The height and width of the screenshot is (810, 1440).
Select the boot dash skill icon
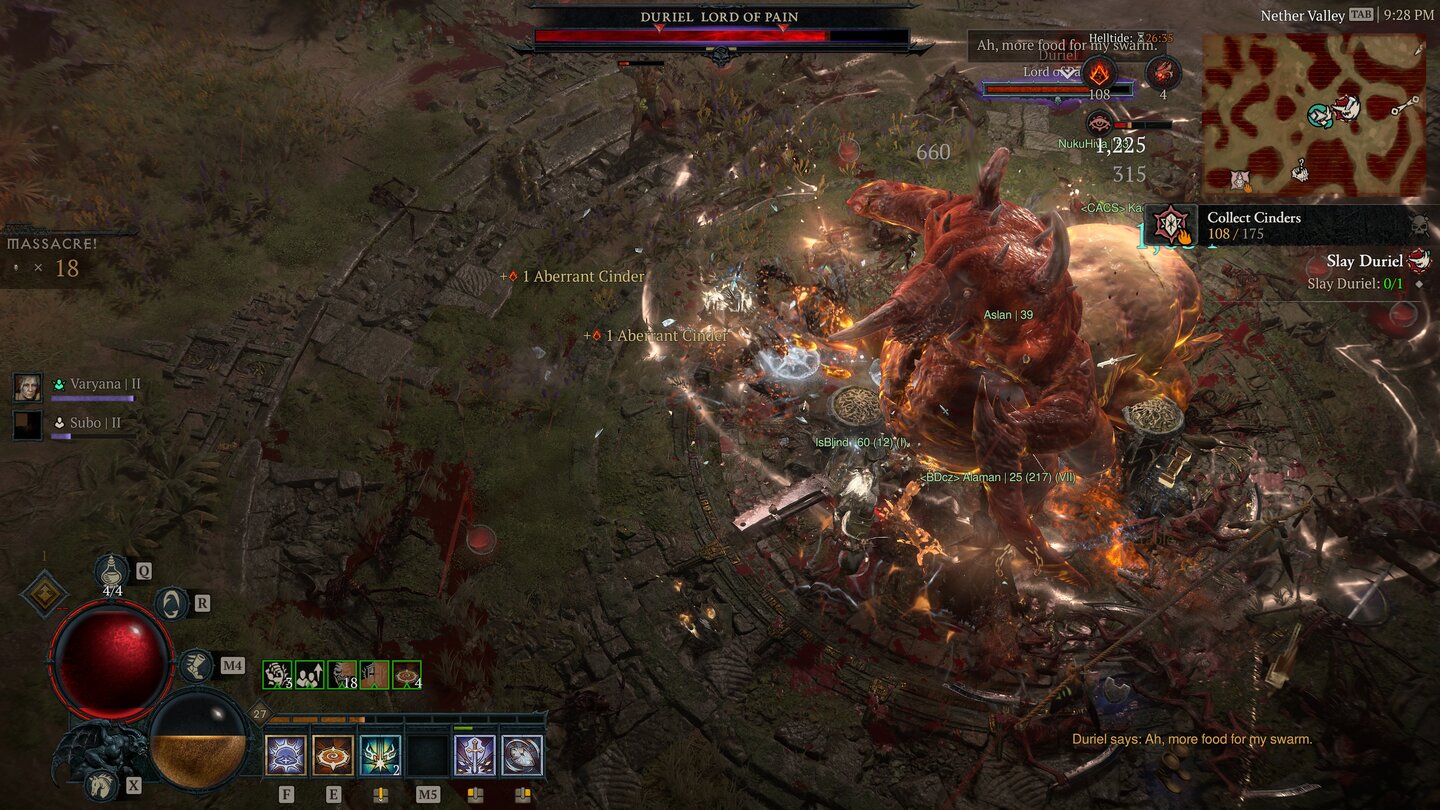(x=196, y=665)
